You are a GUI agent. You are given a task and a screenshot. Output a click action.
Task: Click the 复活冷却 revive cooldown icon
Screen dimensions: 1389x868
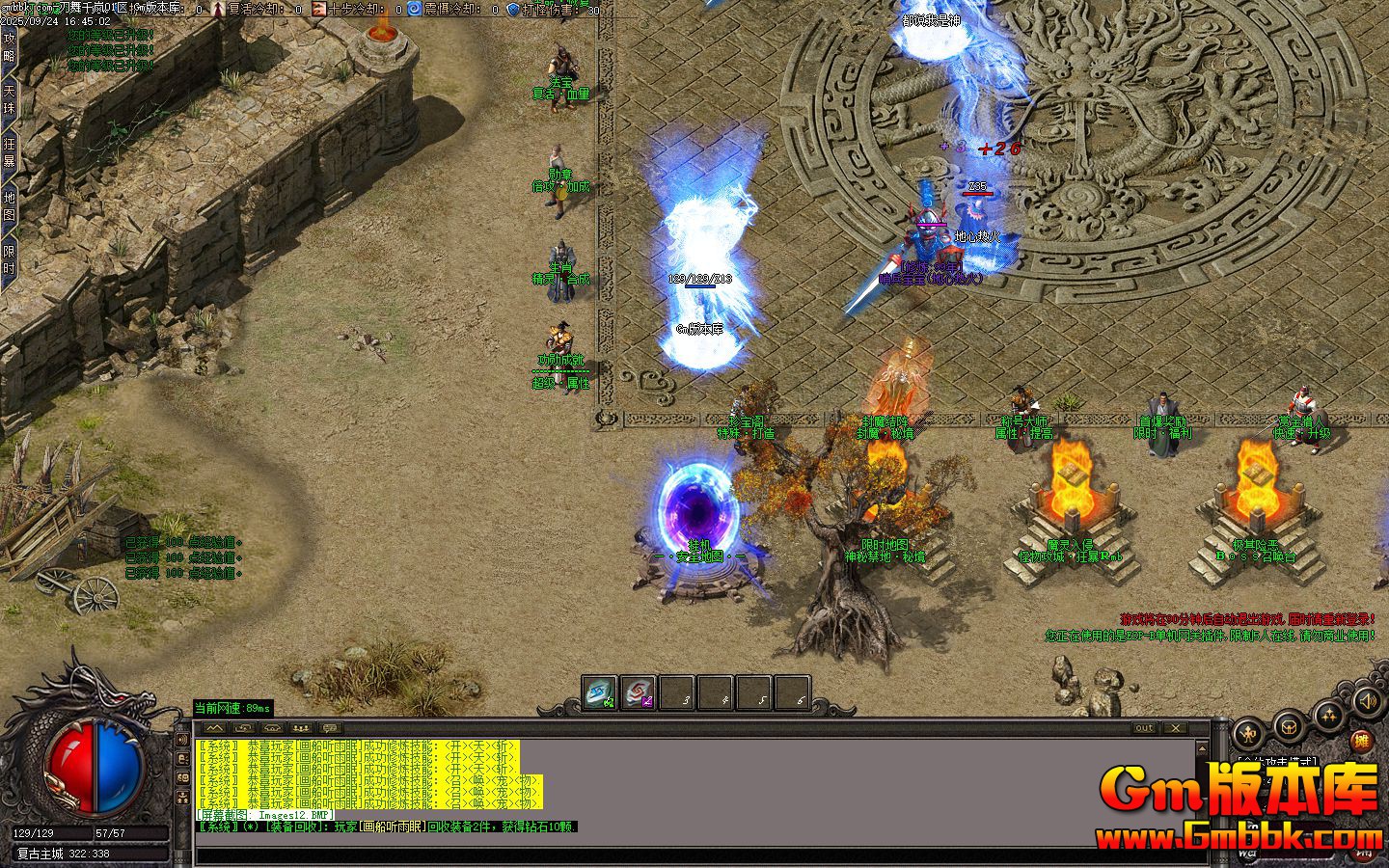pos(219,9)
